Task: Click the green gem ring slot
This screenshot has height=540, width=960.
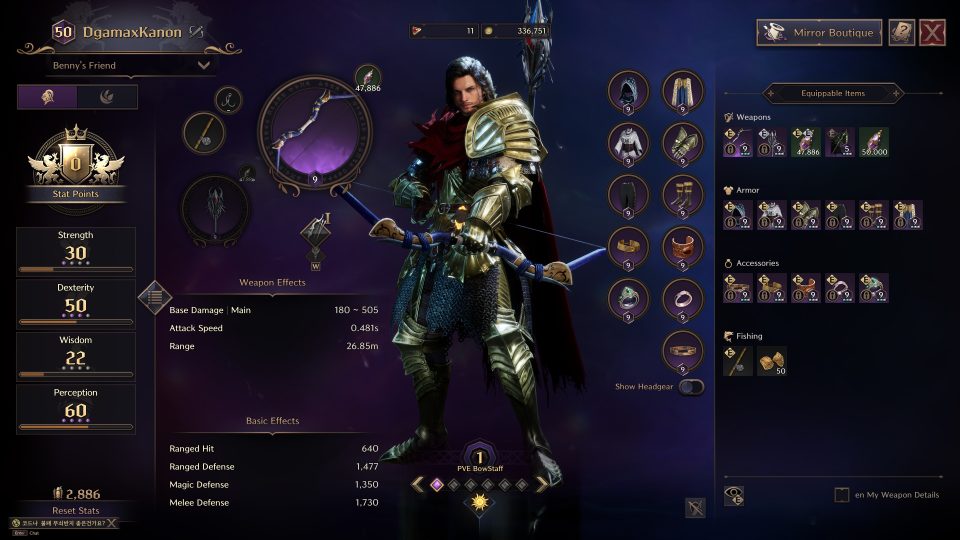Action: pyautogui.click(x=629, y=299)
